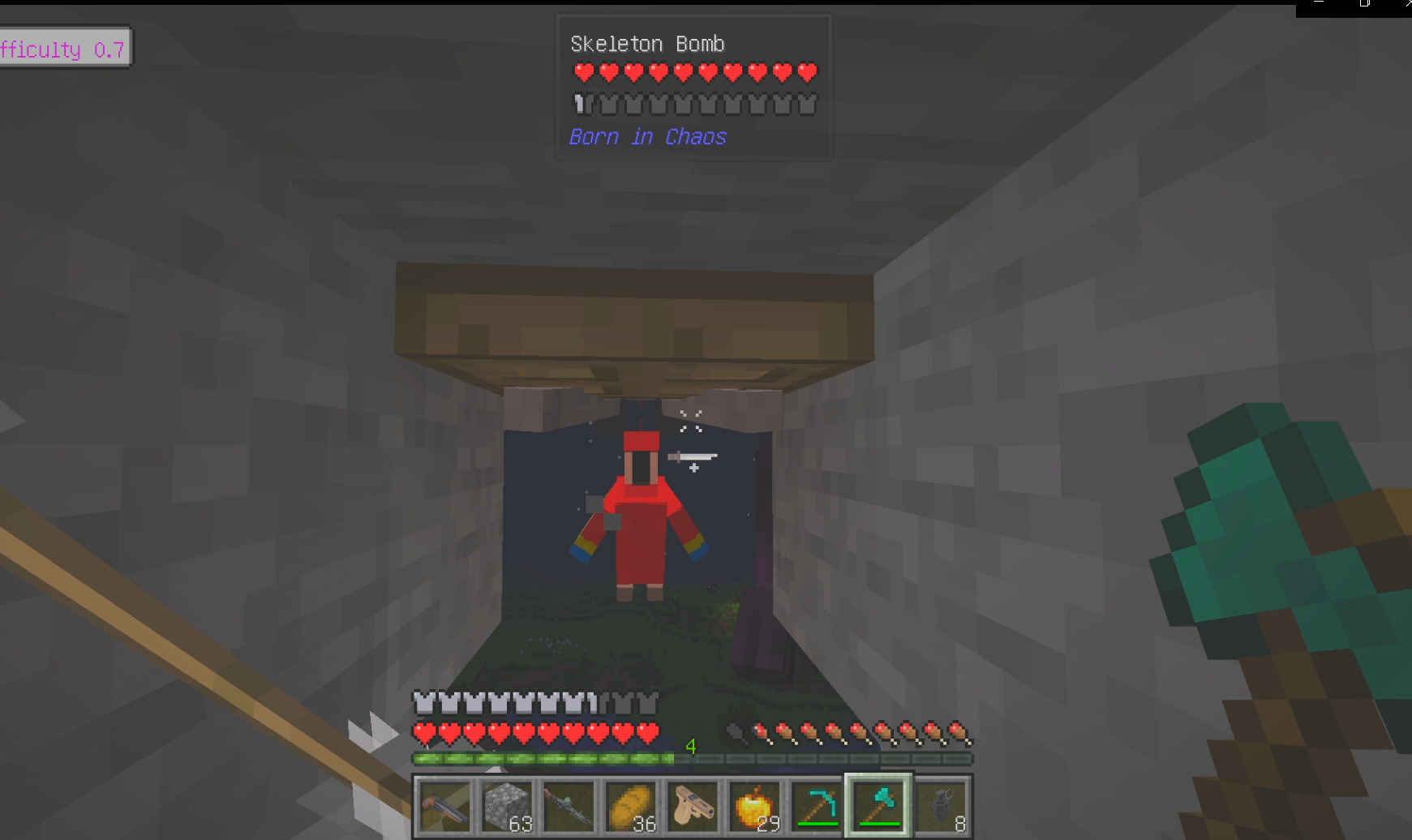
Task: Click the Difficulty 0.7 overlay text
Action: pos(62,49)
